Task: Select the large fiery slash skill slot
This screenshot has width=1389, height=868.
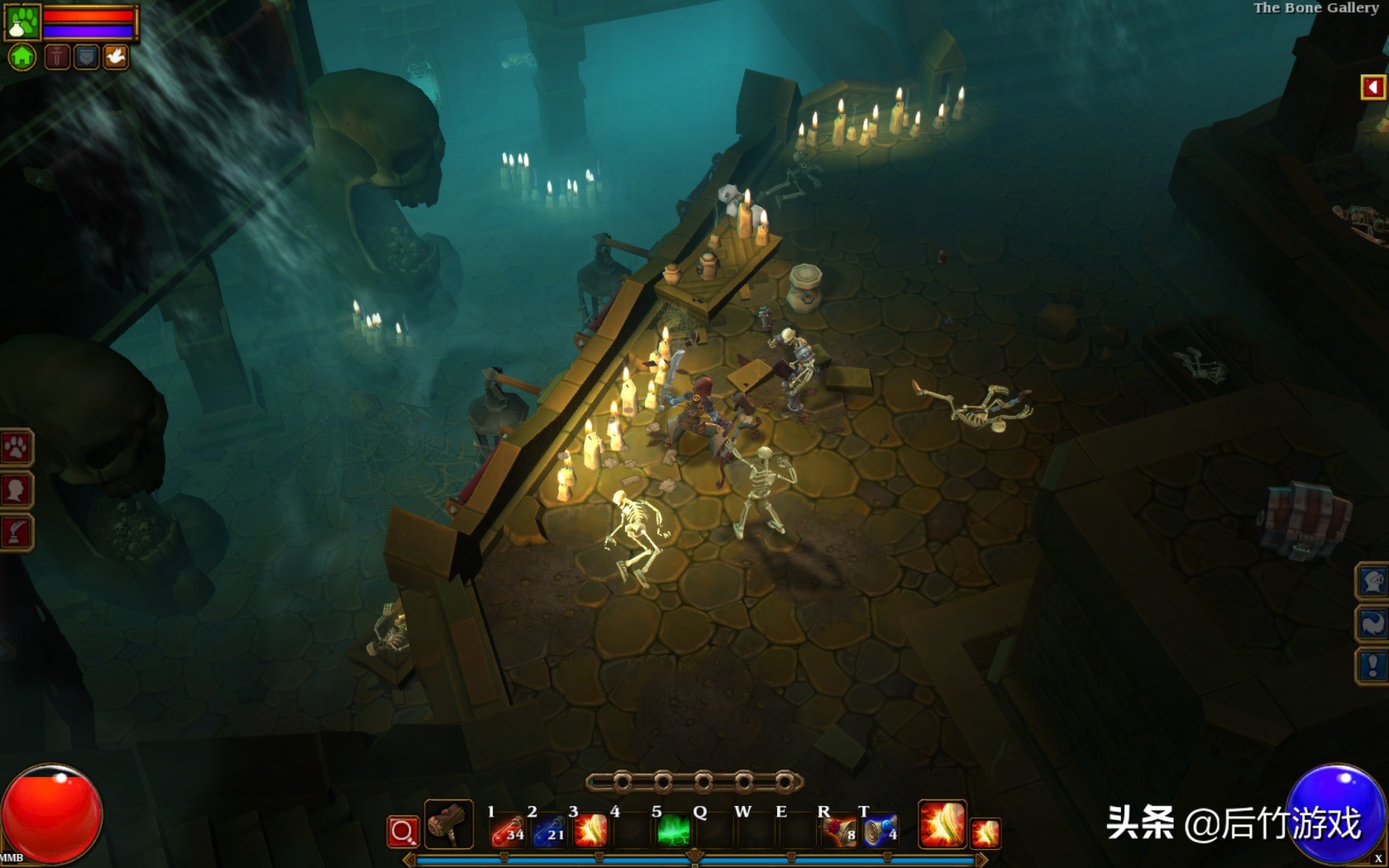Action: (942, 825)
